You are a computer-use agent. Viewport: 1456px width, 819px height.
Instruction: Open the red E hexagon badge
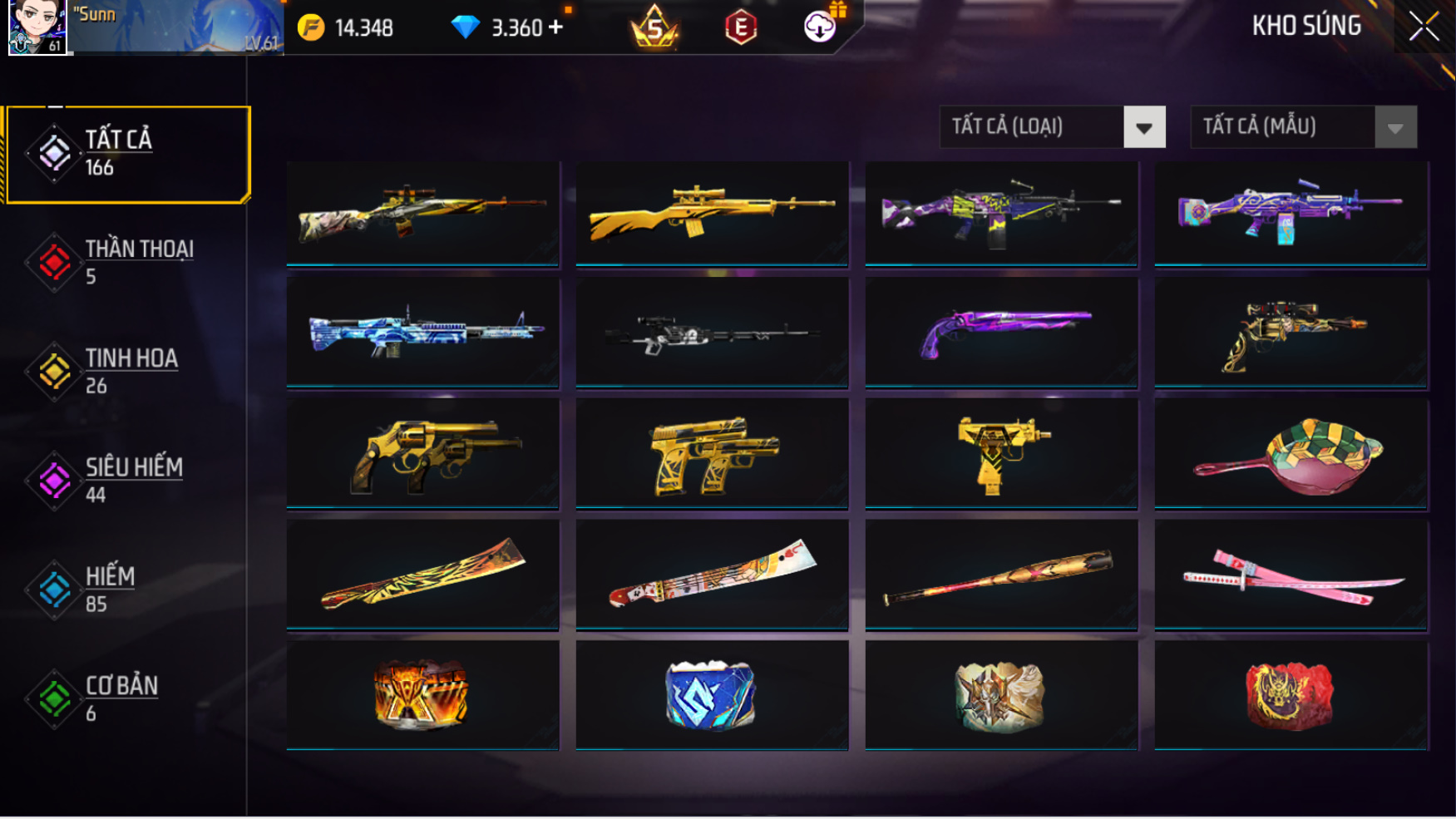(x=740, y=27)
